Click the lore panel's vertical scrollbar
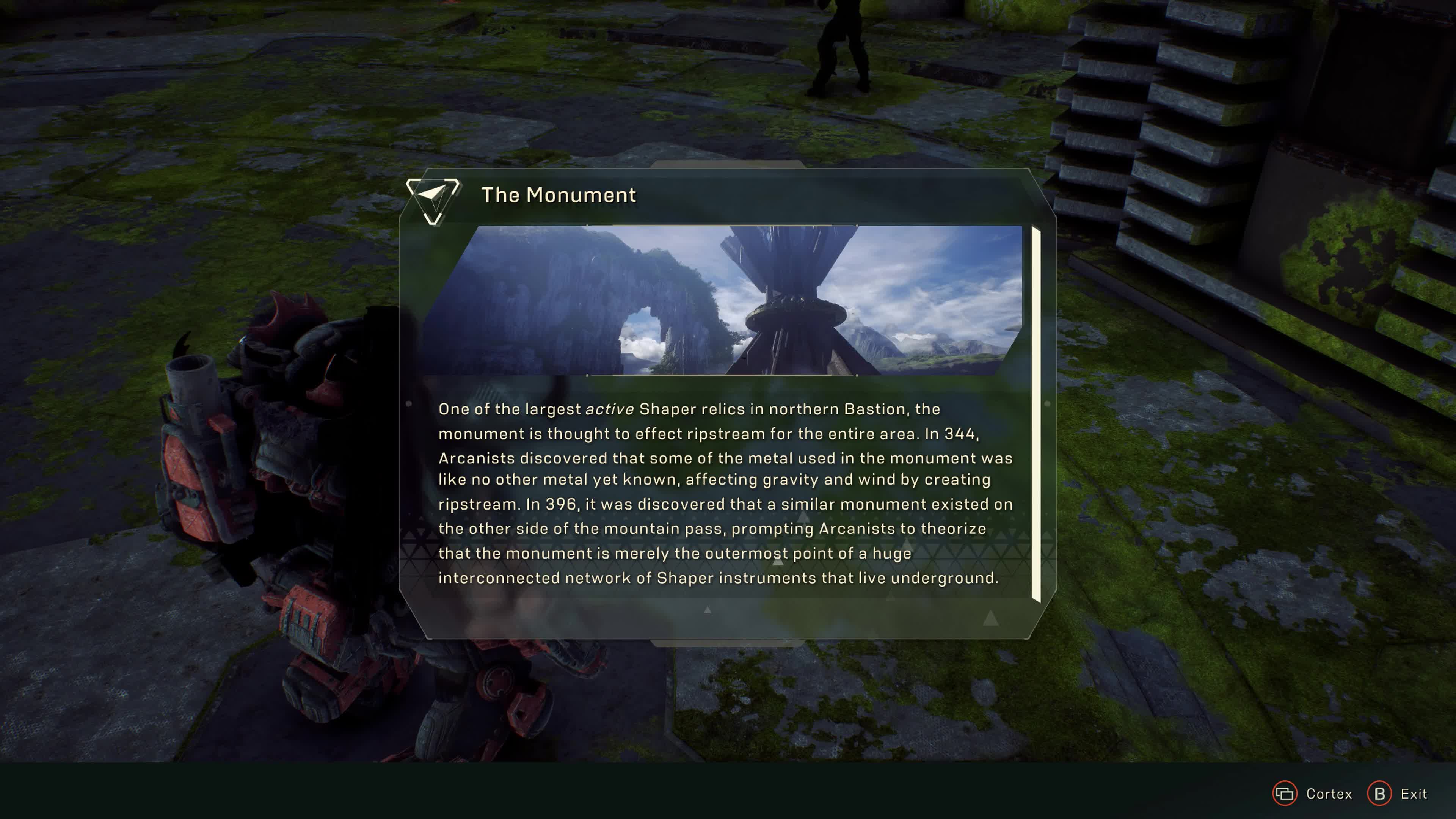The width and height of the screenshot is (1456, 819). click(1036, 414)
